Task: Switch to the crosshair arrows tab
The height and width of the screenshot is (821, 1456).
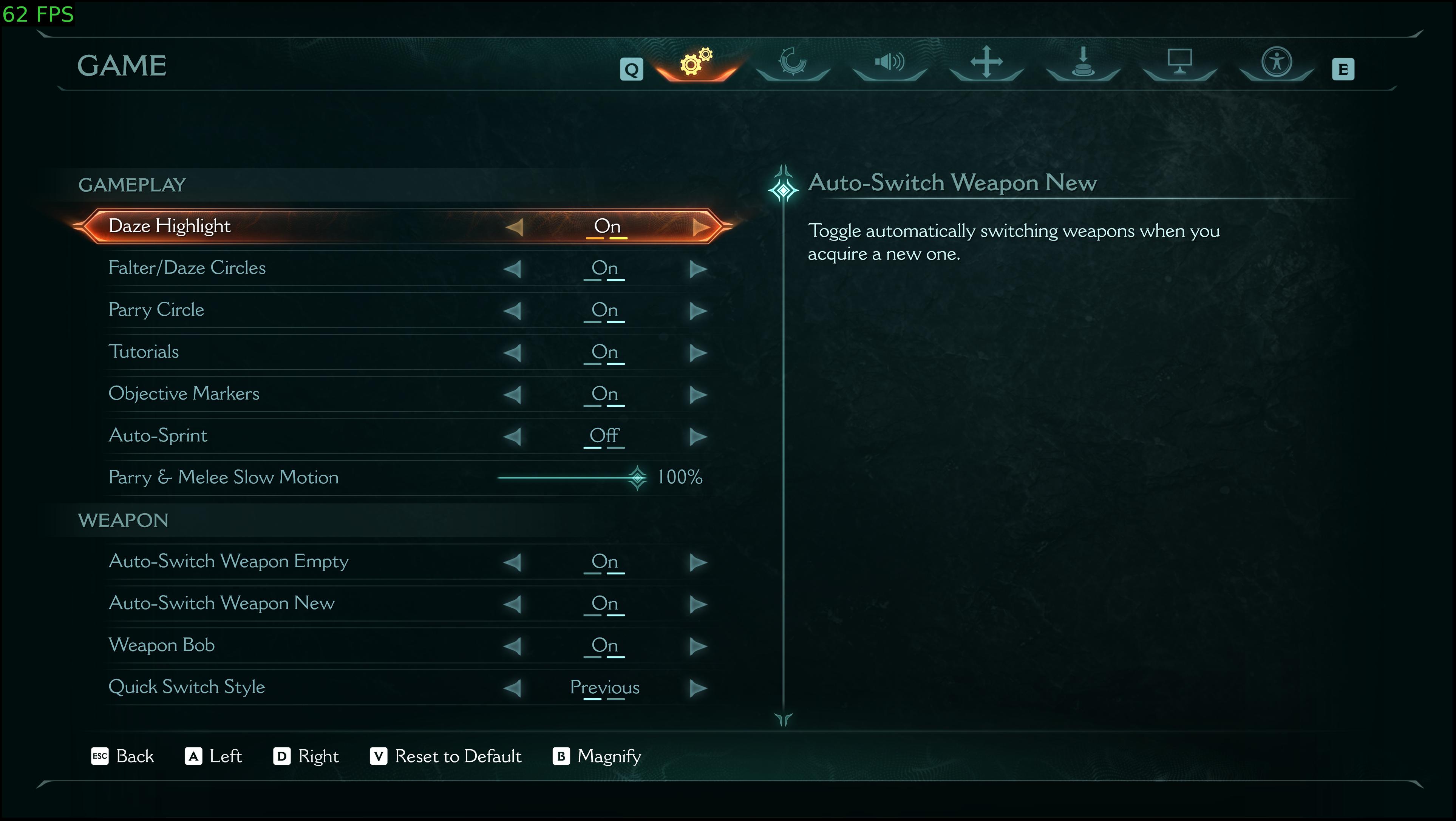Action: [x=986, y=62]
